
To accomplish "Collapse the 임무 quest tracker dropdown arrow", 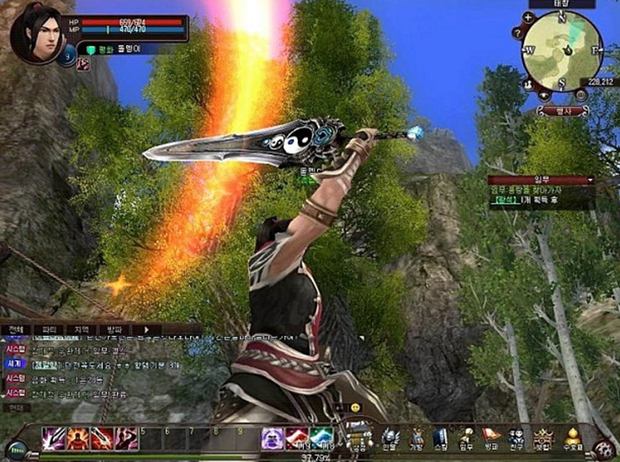I will [591, 181].
